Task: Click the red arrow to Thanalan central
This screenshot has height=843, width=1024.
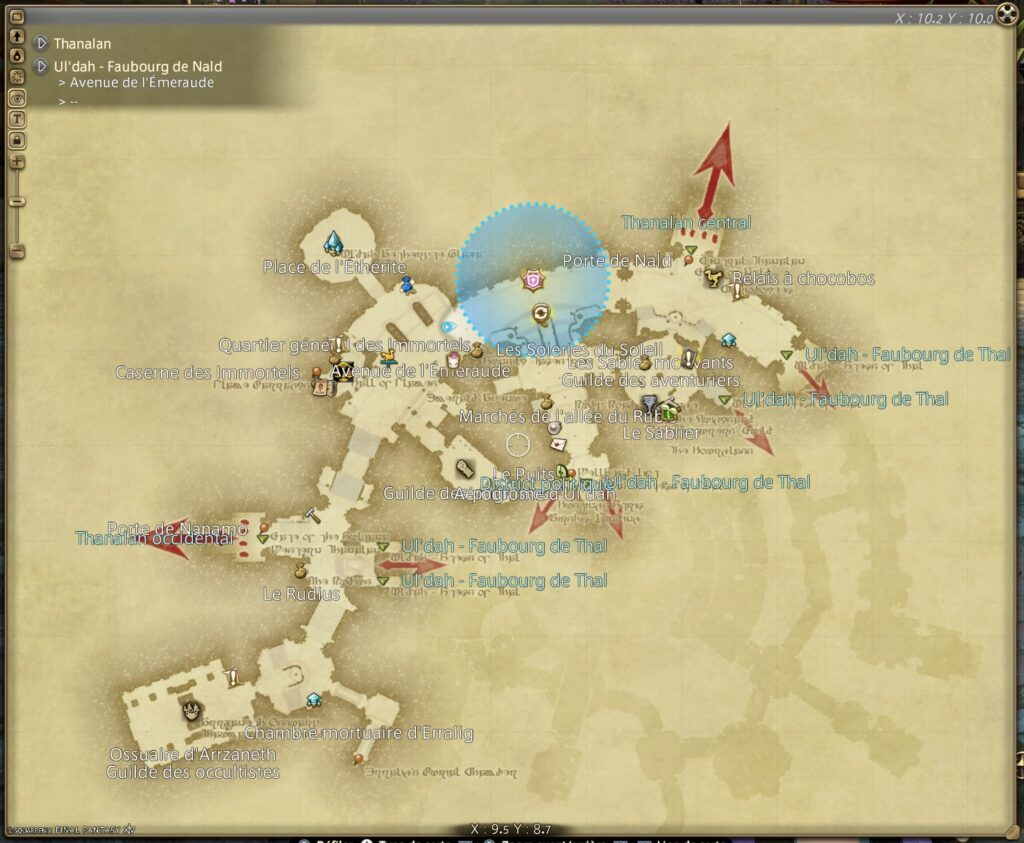Action: click(714, 162)
